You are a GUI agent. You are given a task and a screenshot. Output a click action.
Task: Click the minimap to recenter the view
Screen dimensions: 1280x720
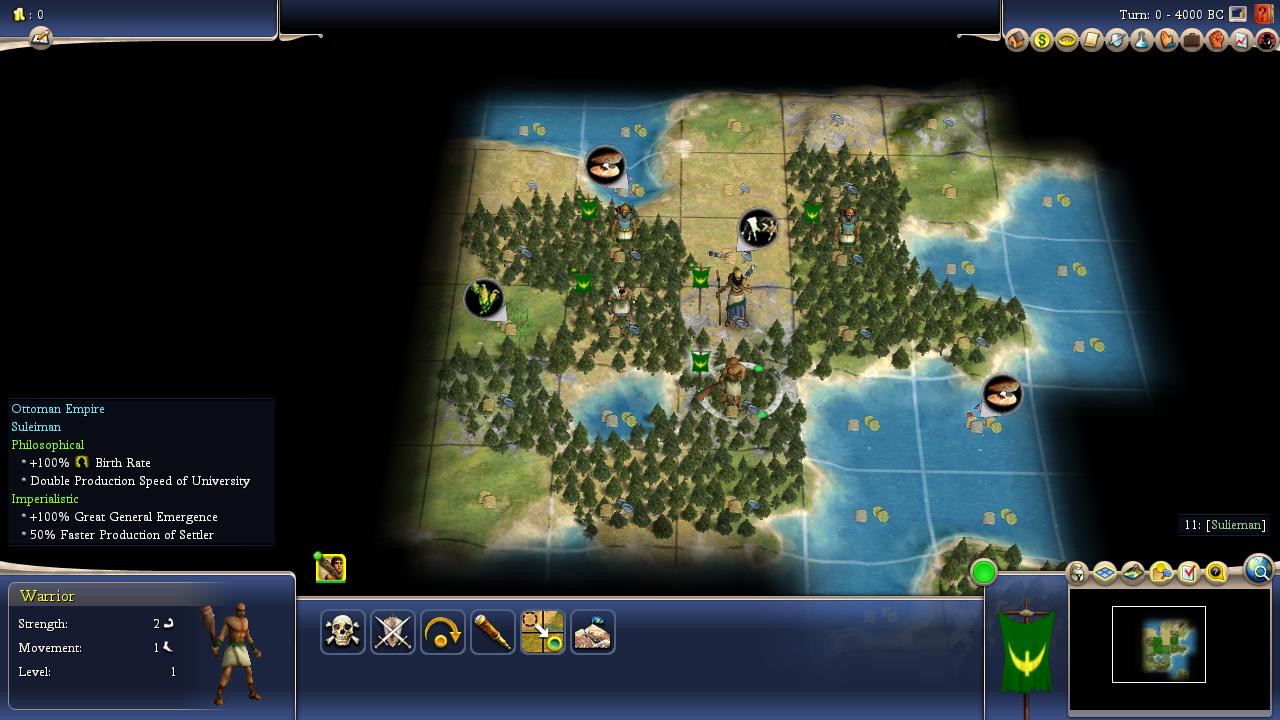click(x=1159, y=645)
